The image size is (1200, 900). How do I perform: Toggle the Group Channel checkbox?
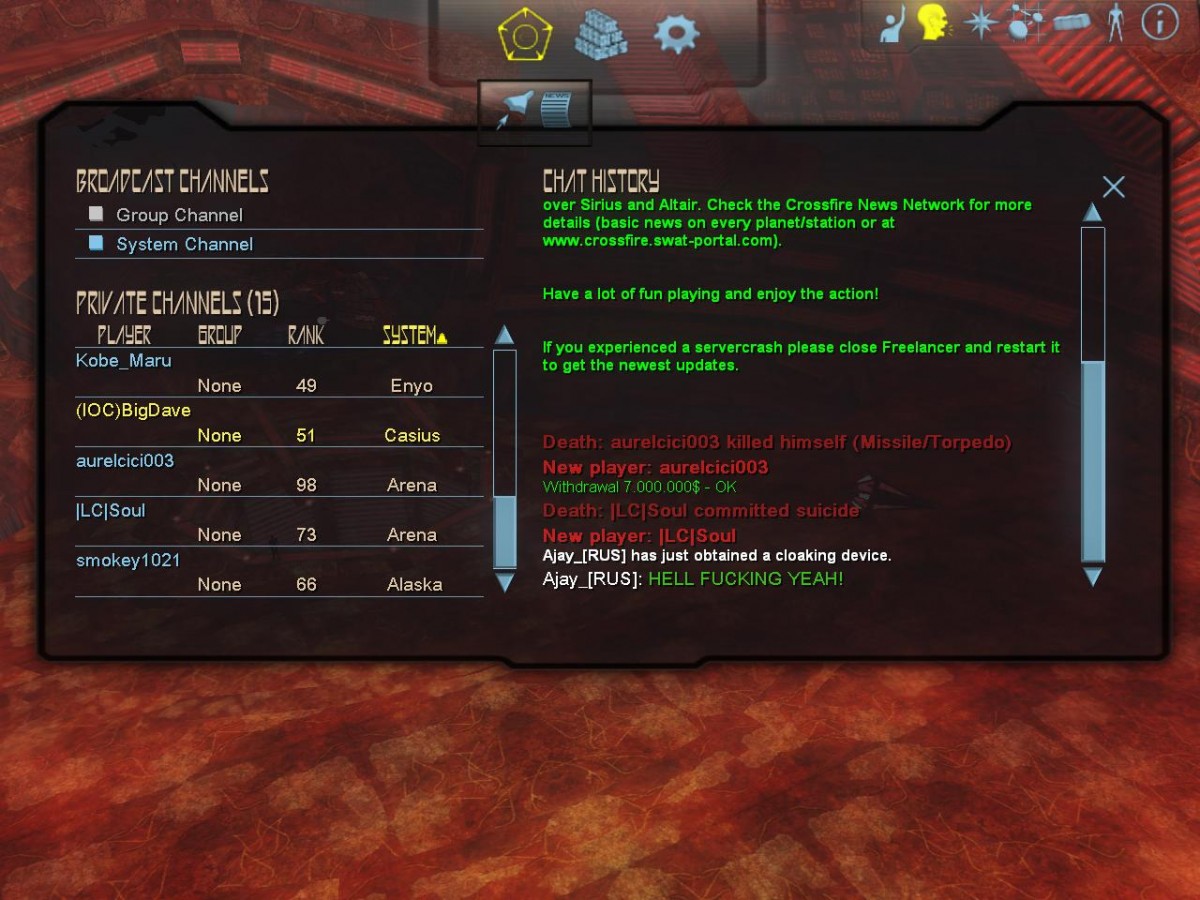tap(96, 214)
